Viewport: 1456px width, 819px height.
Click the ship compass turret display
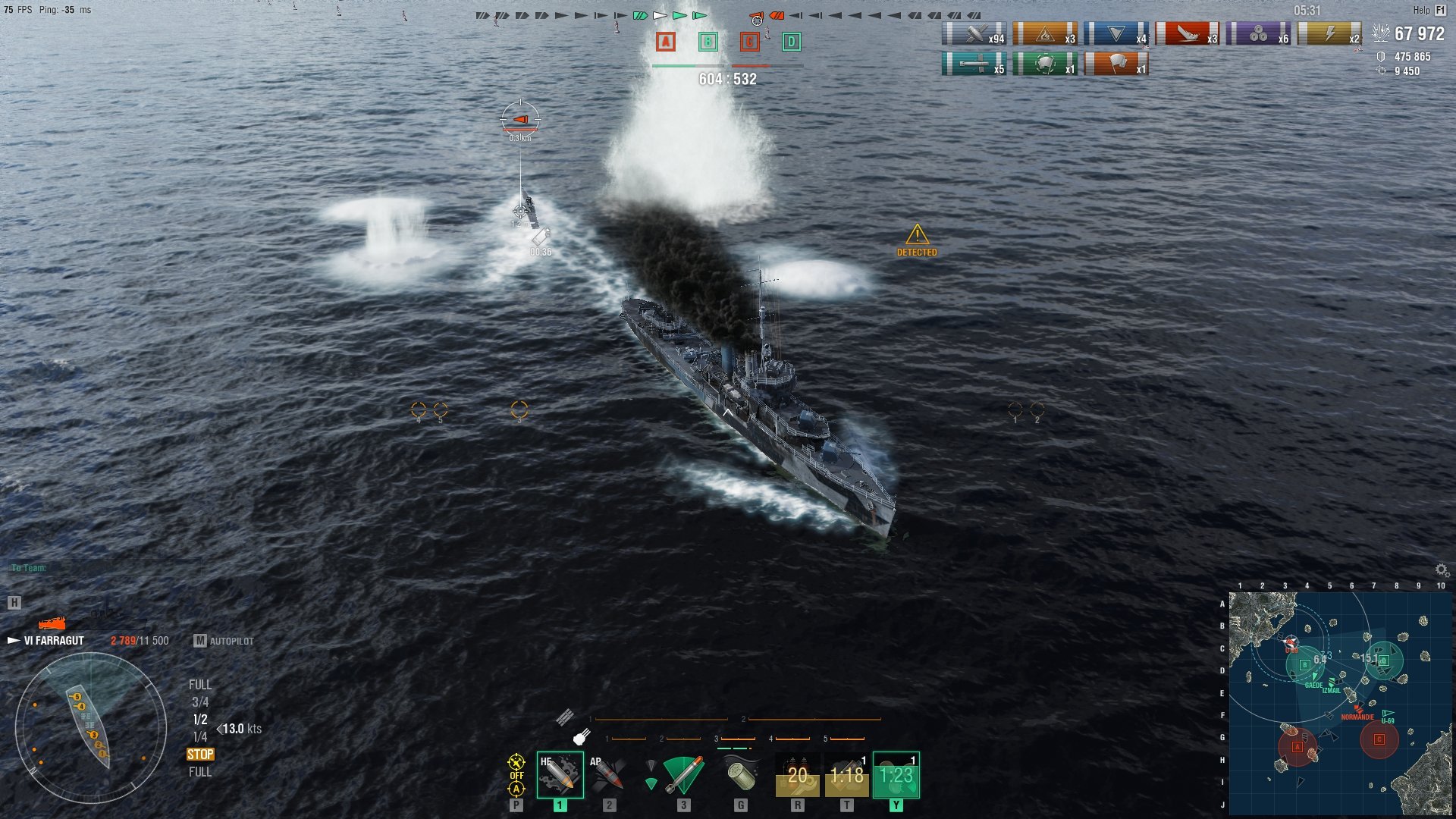91,728
